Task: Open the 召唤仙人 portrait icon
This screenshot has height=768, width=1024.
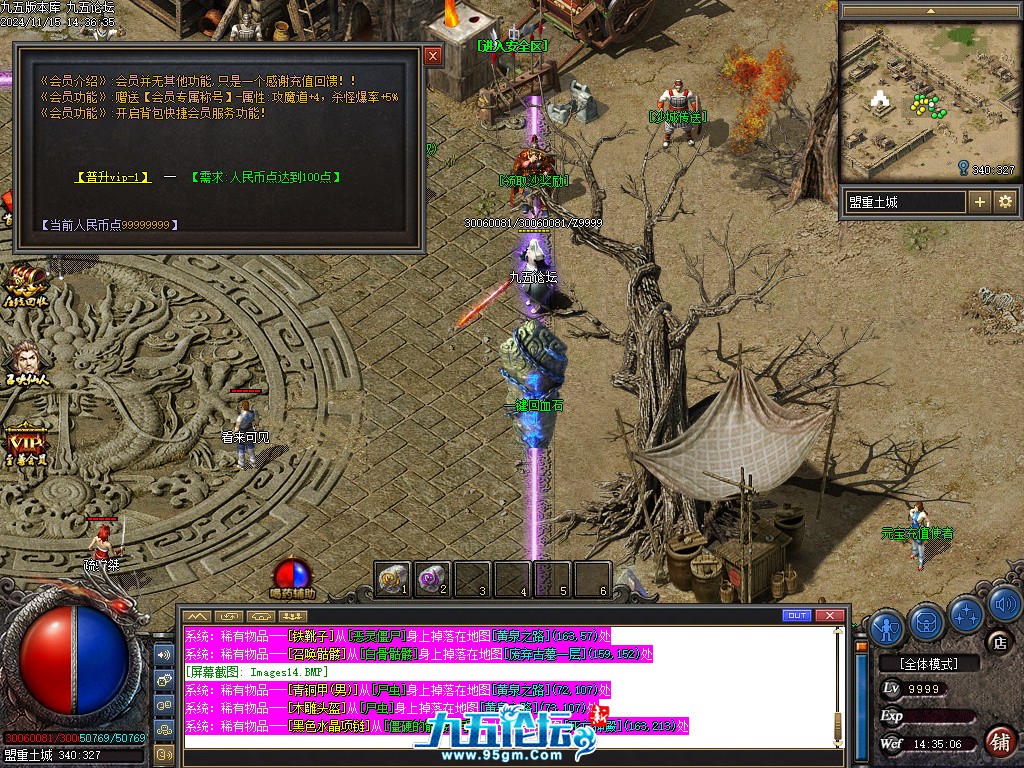Action: [25, 362]
